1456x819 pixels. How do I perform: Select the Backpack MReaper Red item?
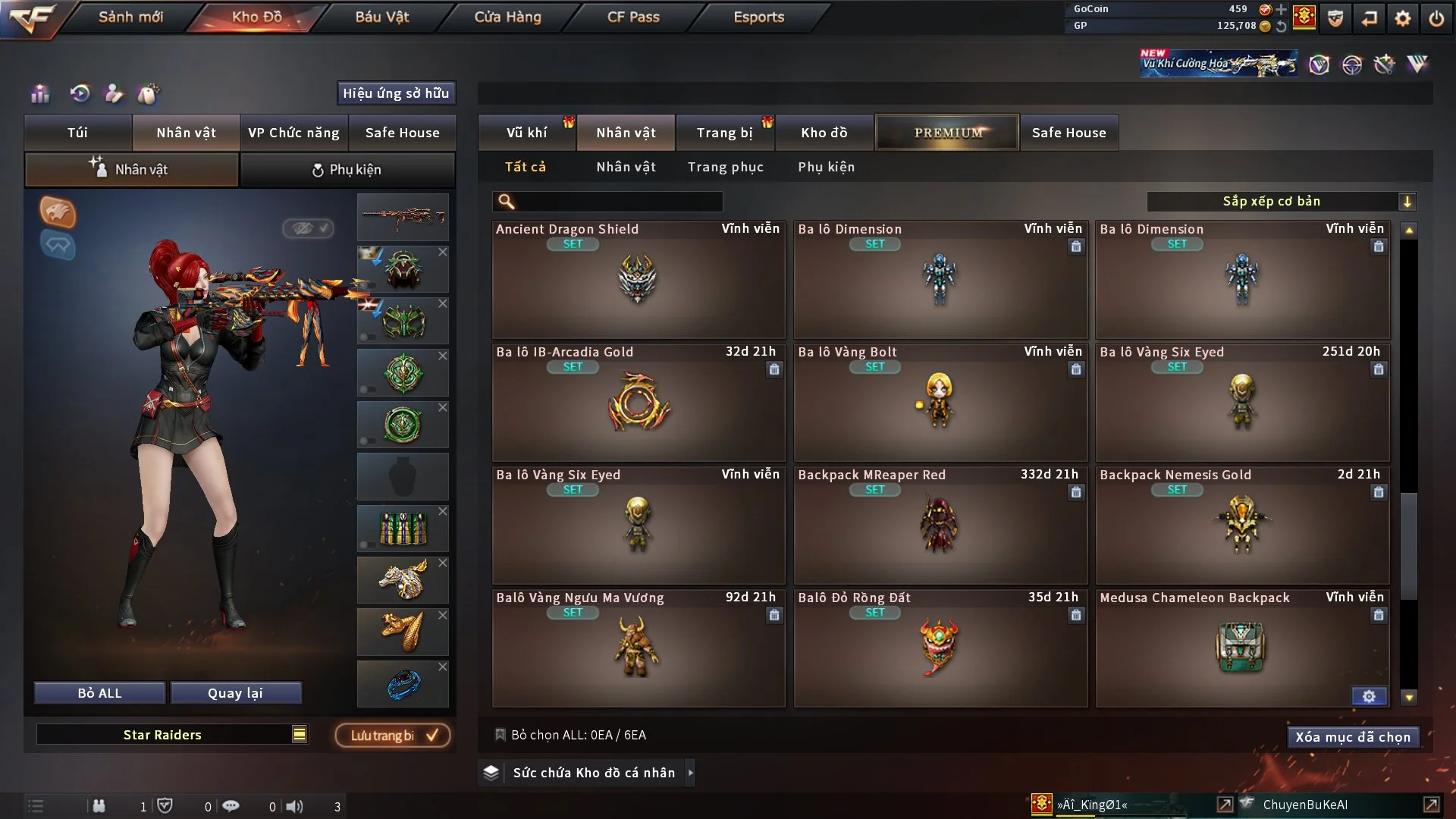[x=940, y=526]
